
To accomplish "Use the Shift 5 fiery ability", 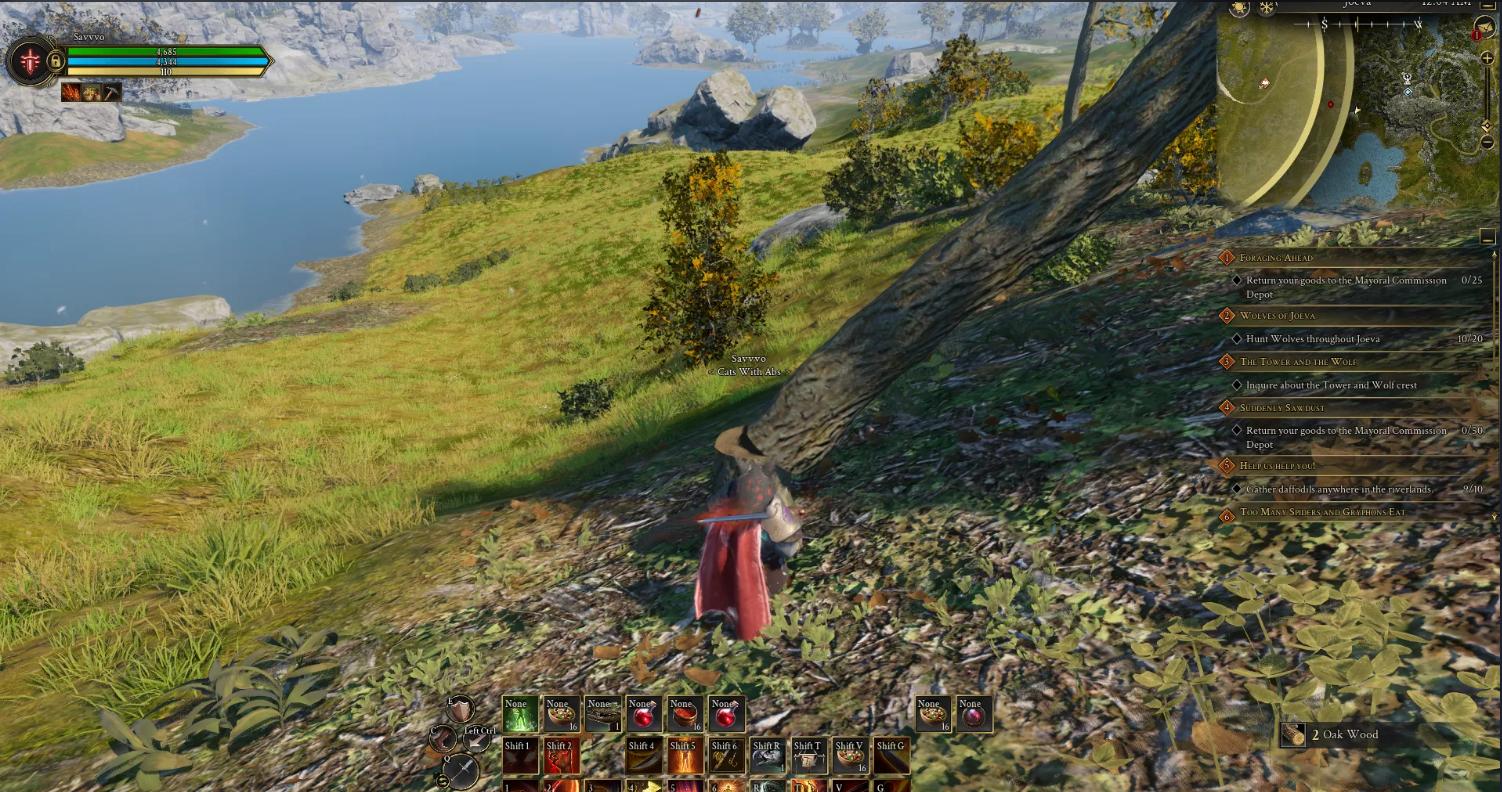I will click(685, 757).
